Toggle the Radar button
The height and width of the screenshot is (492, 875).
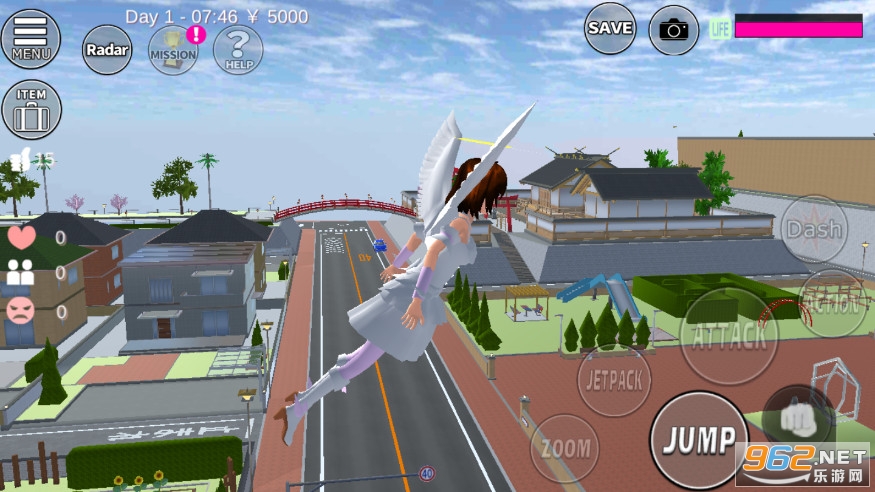pyautogui.click(x=106, y=49)
